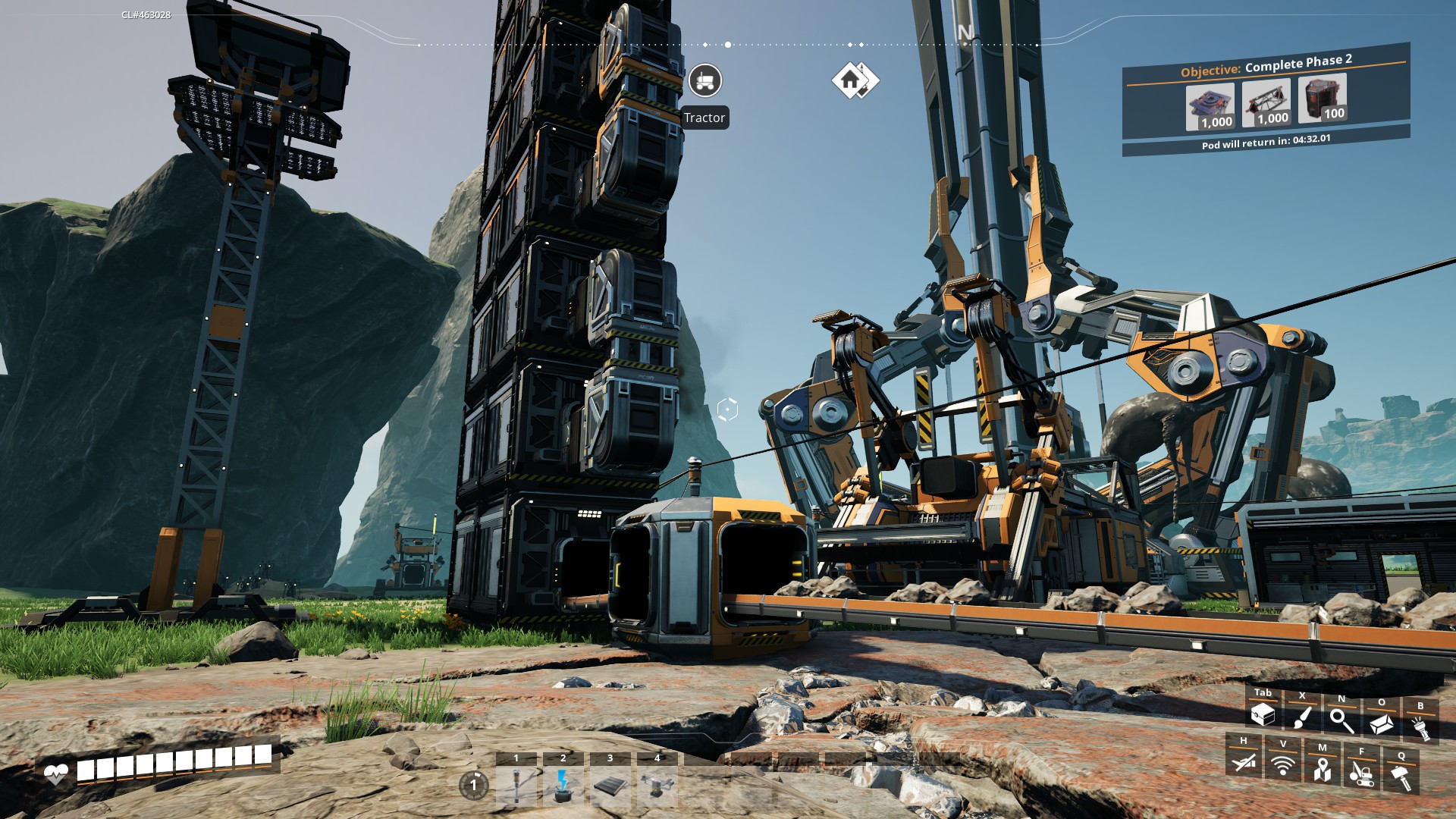Click the round hotbar number indicator
The height and width of the screenshot is (819, 1456).
(x=474, y=785)
